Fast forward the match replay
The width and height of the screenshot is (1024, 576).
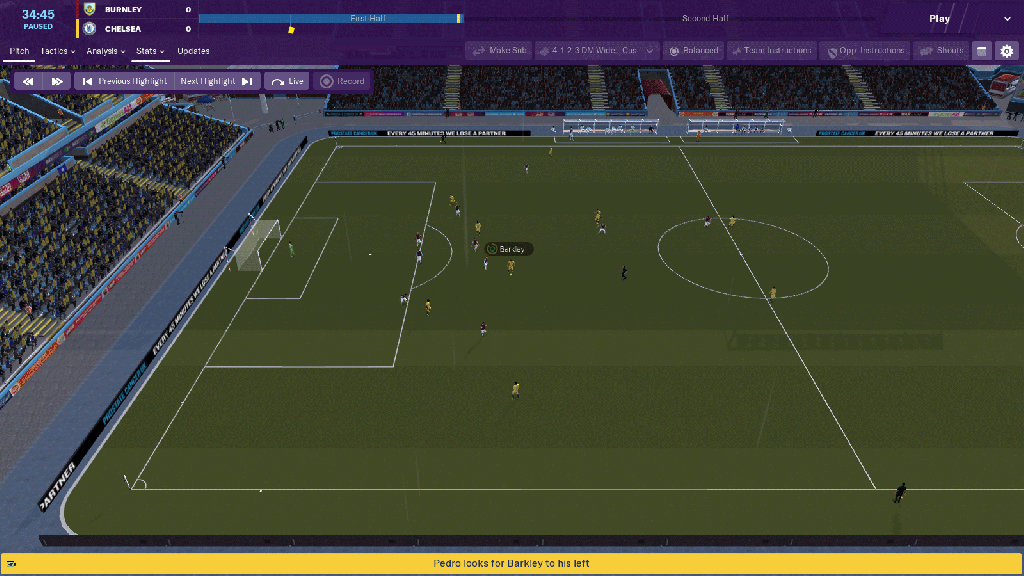click(x=57, y=81)
